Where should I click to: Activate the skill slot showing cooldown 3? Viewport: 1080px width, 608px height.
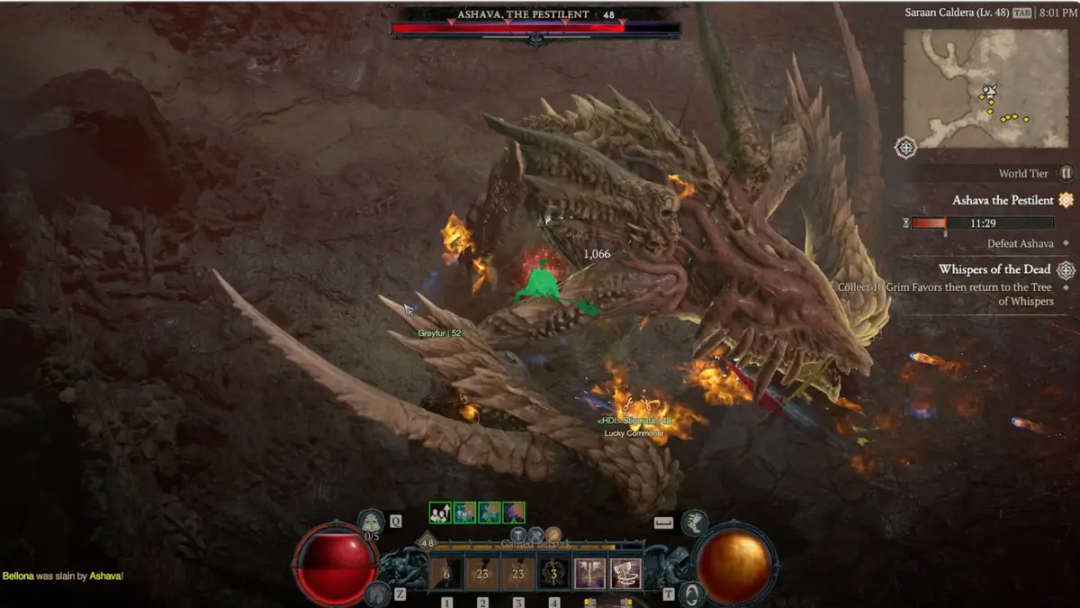tap(554, 573)
